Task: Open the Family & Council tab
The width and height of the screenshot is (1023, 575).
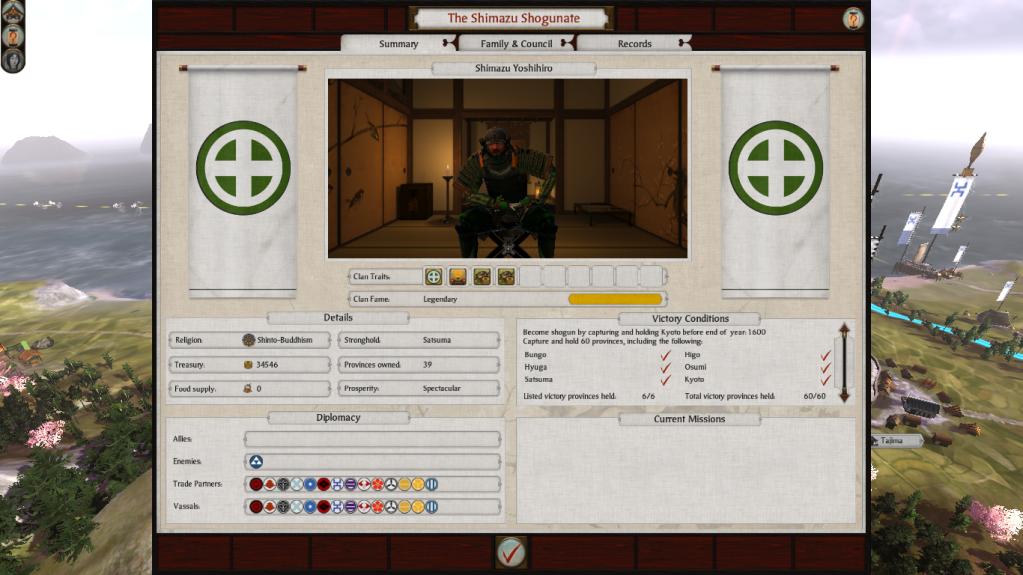Action: coord(516,44)
